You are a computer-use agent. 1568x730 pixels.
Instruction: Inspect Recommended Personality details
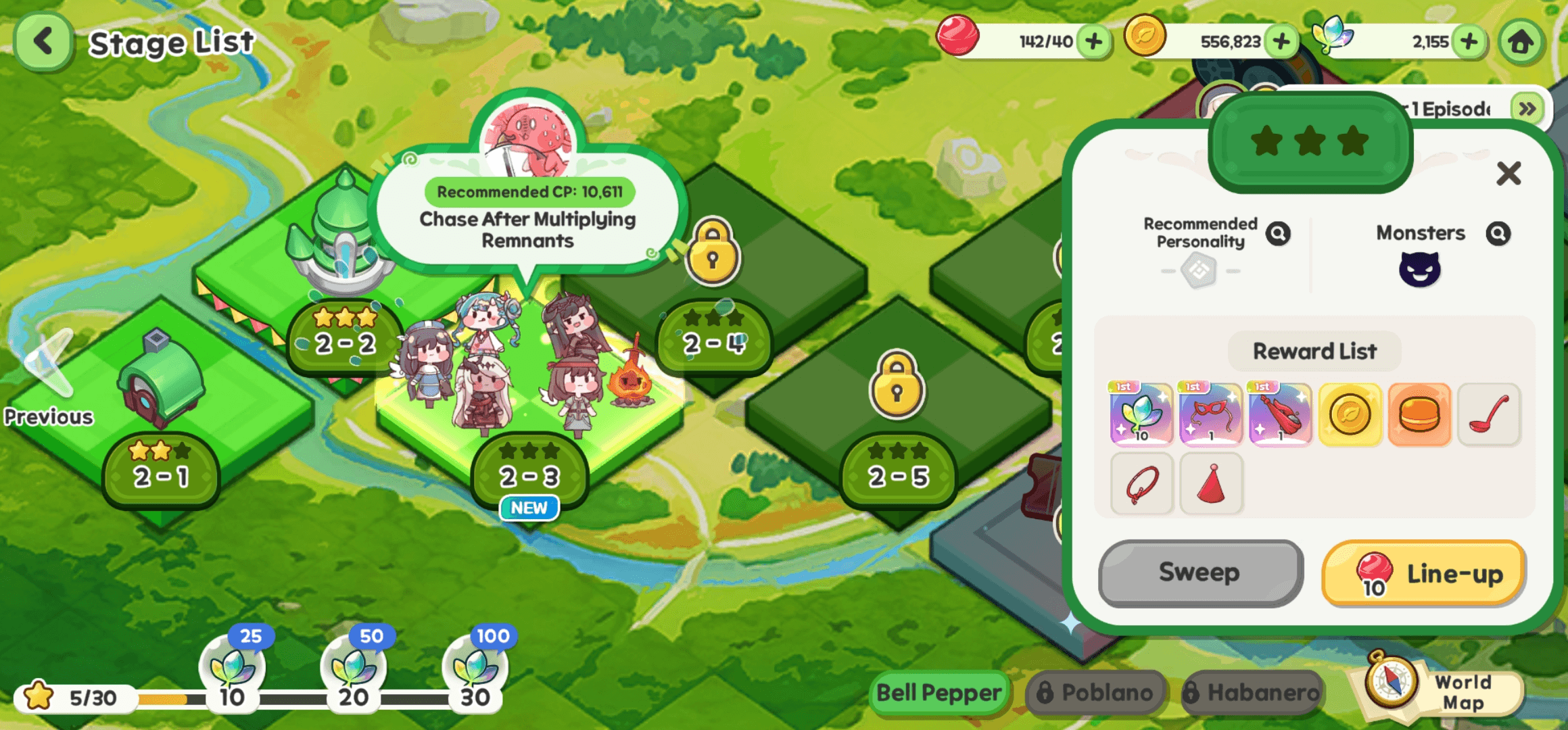1278,234
